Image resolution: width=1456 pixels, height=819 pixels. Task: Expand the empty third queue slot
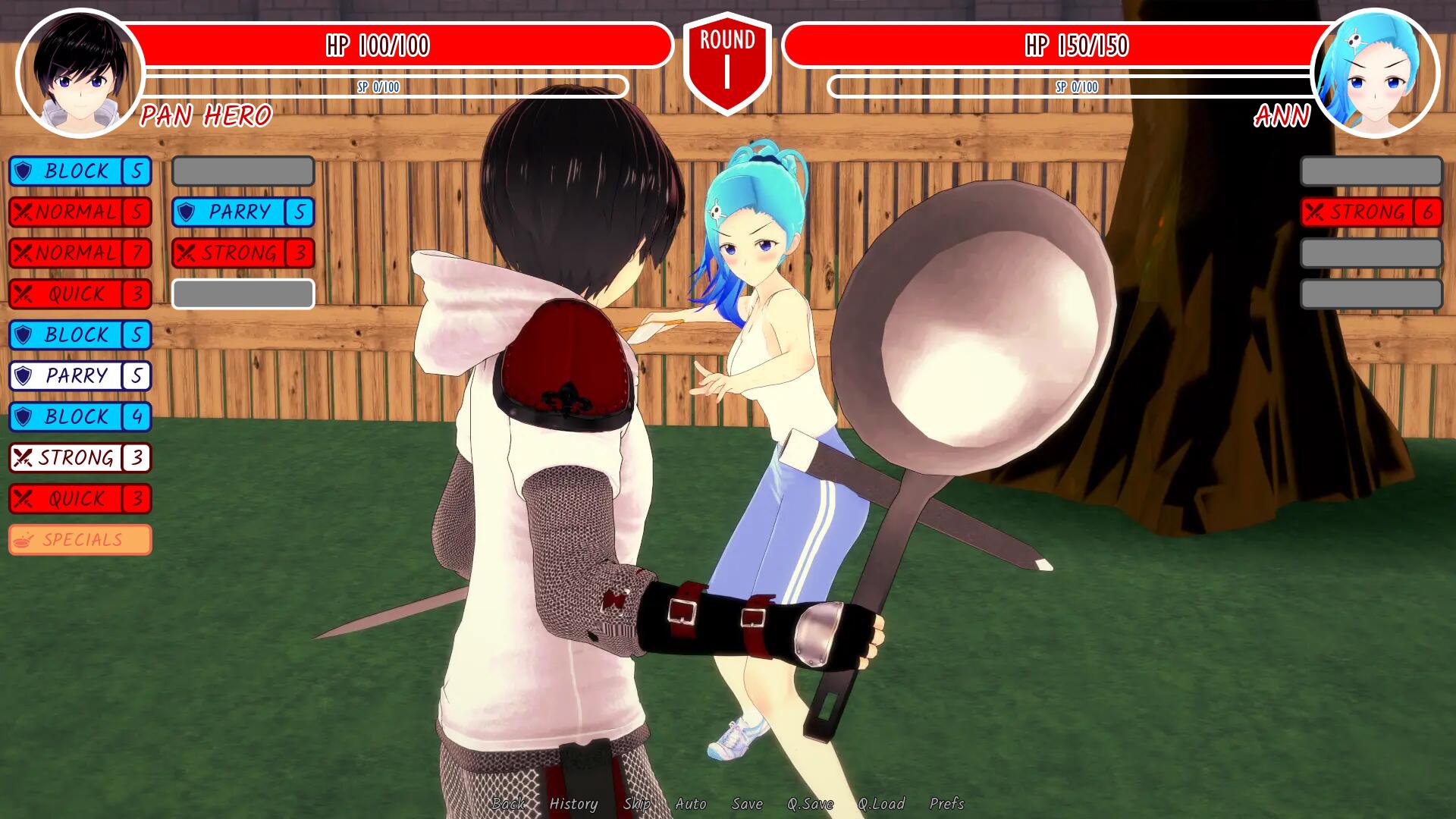point(243,293)
